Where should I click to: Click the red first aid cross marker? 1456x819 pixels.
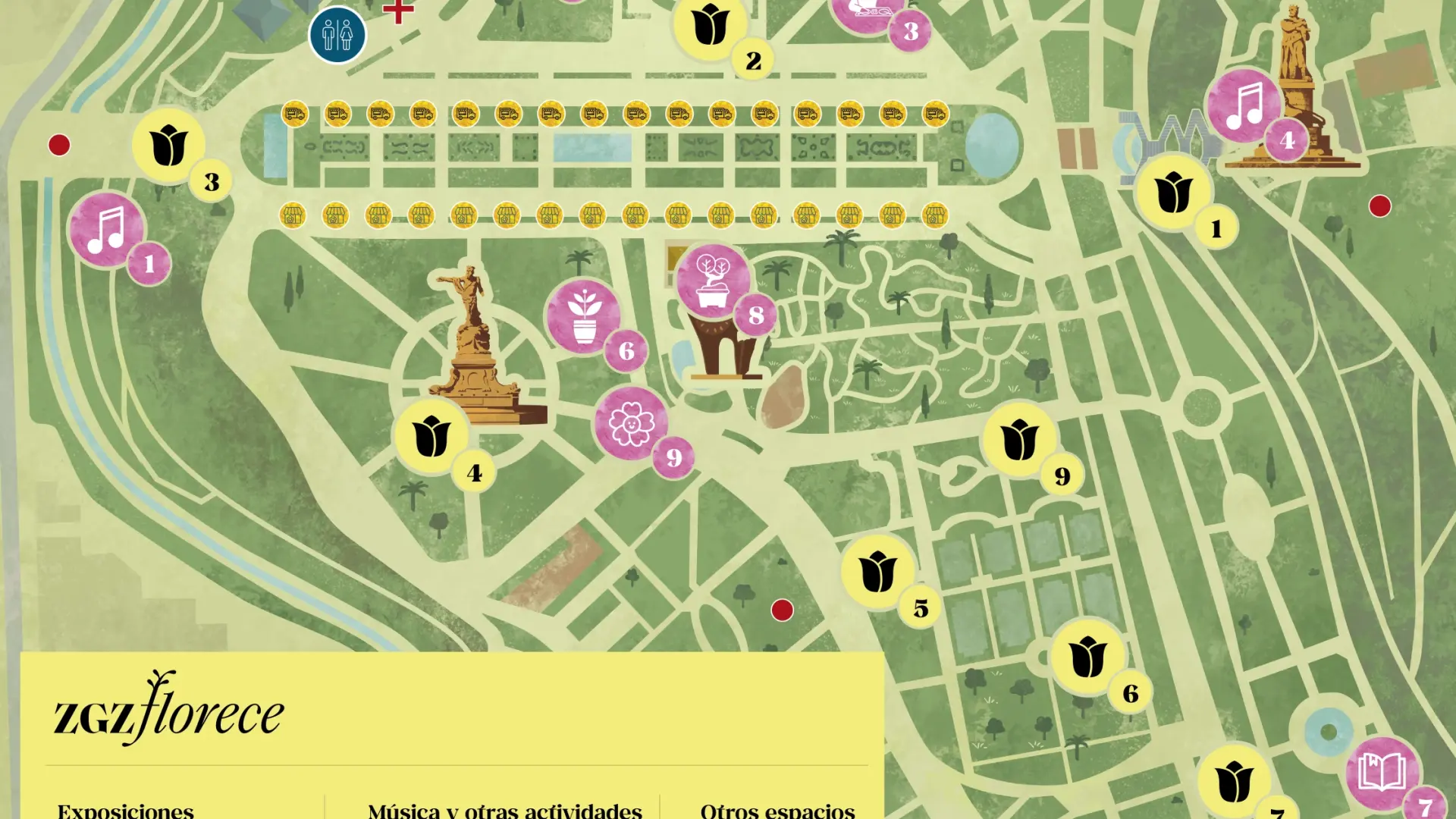[398, 11]
